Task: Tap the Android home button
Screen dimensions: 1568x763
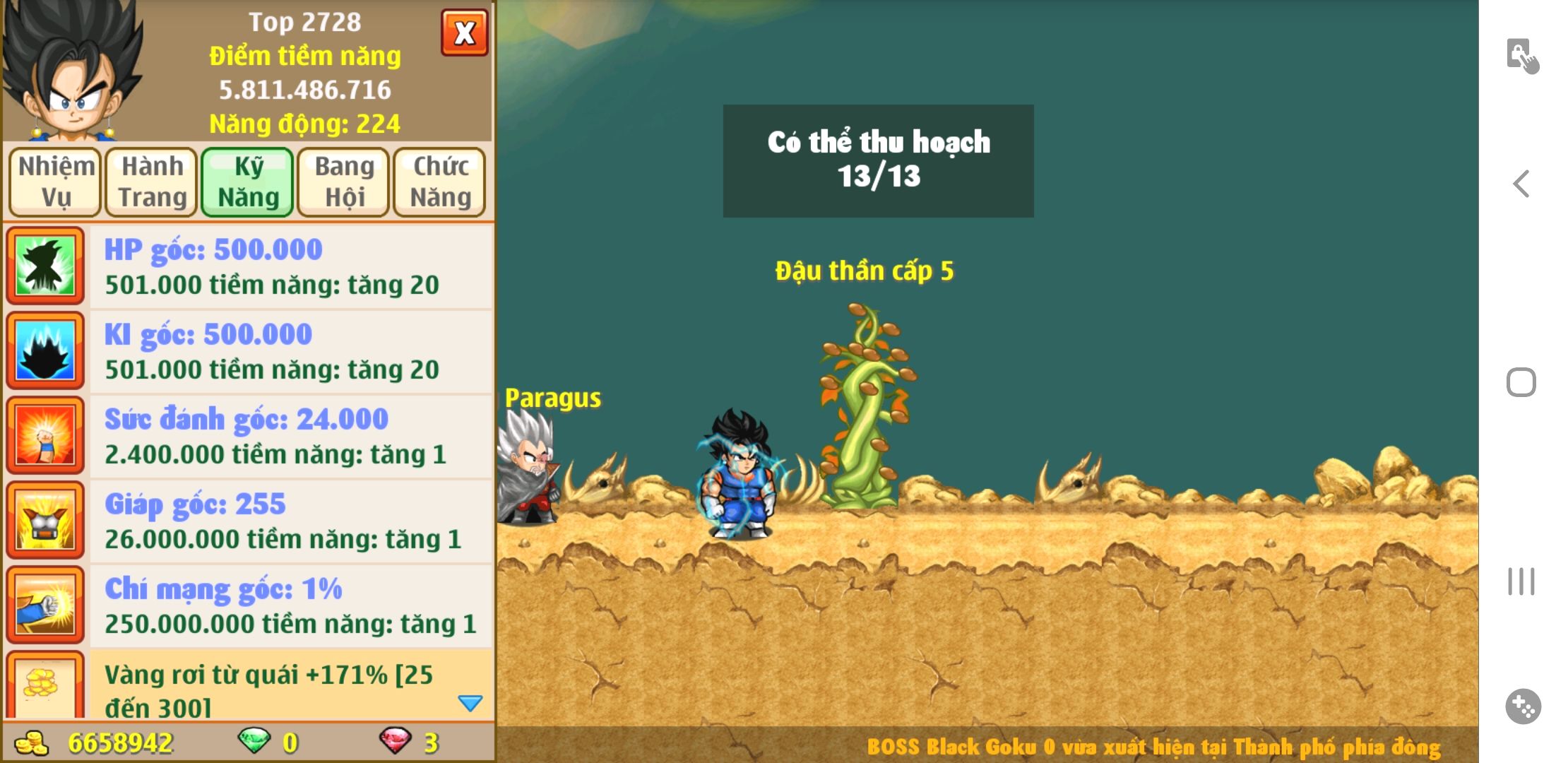Action: (x=1521, y=382)
